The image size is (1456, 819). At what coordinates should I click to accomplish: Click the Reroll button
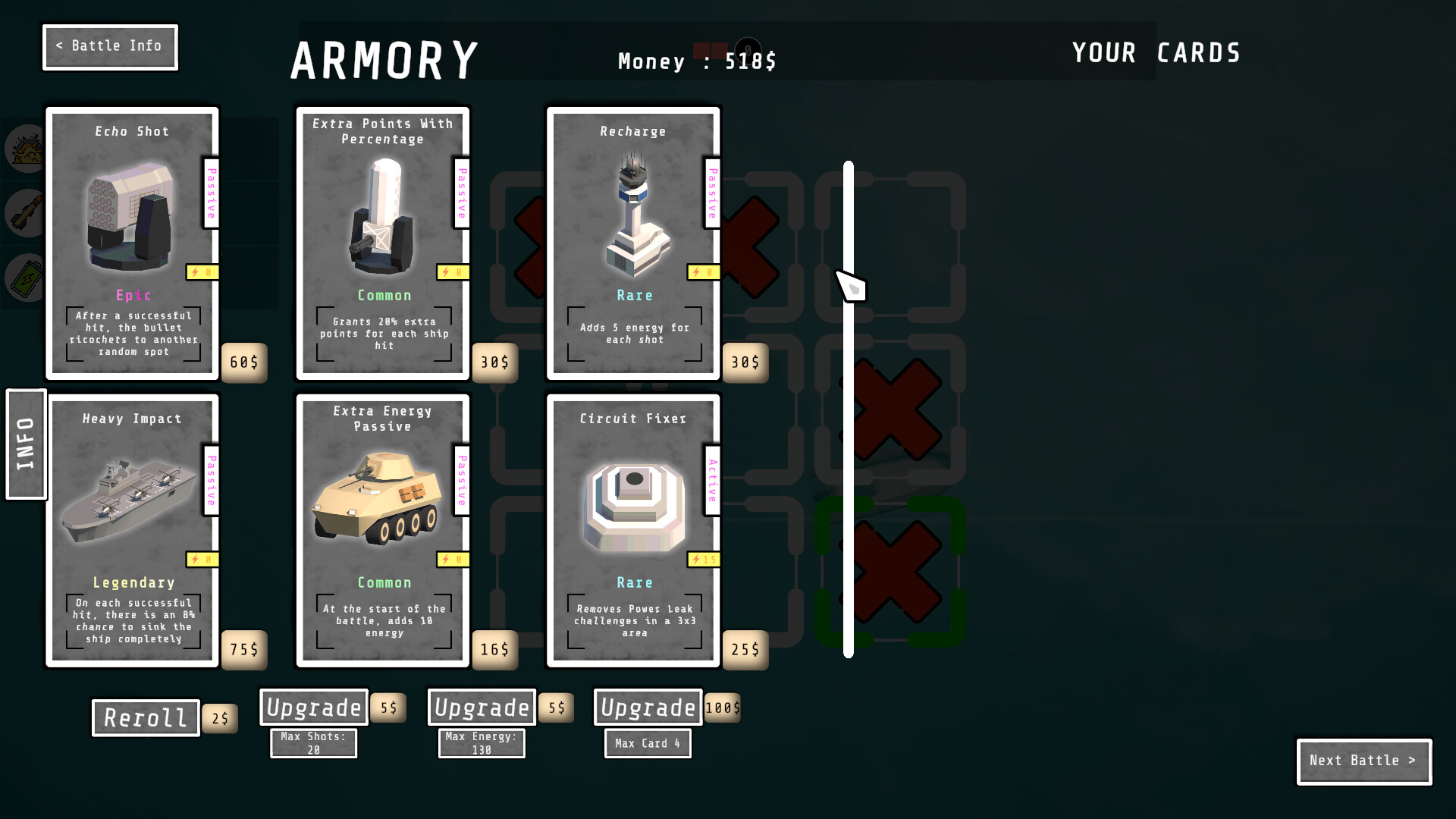pos(145,717)
